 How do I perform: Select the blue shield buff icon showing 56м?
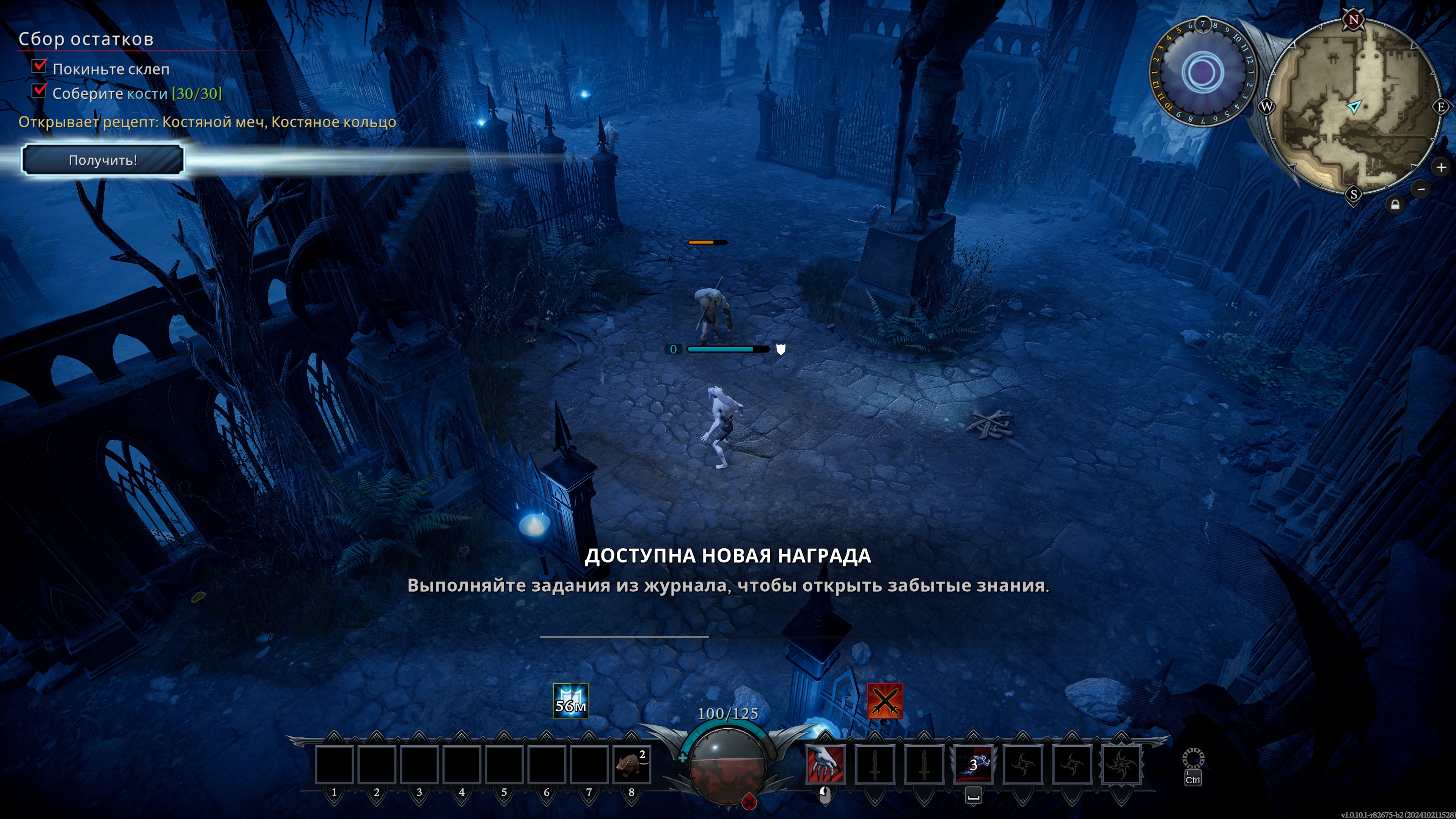(570, 701)
